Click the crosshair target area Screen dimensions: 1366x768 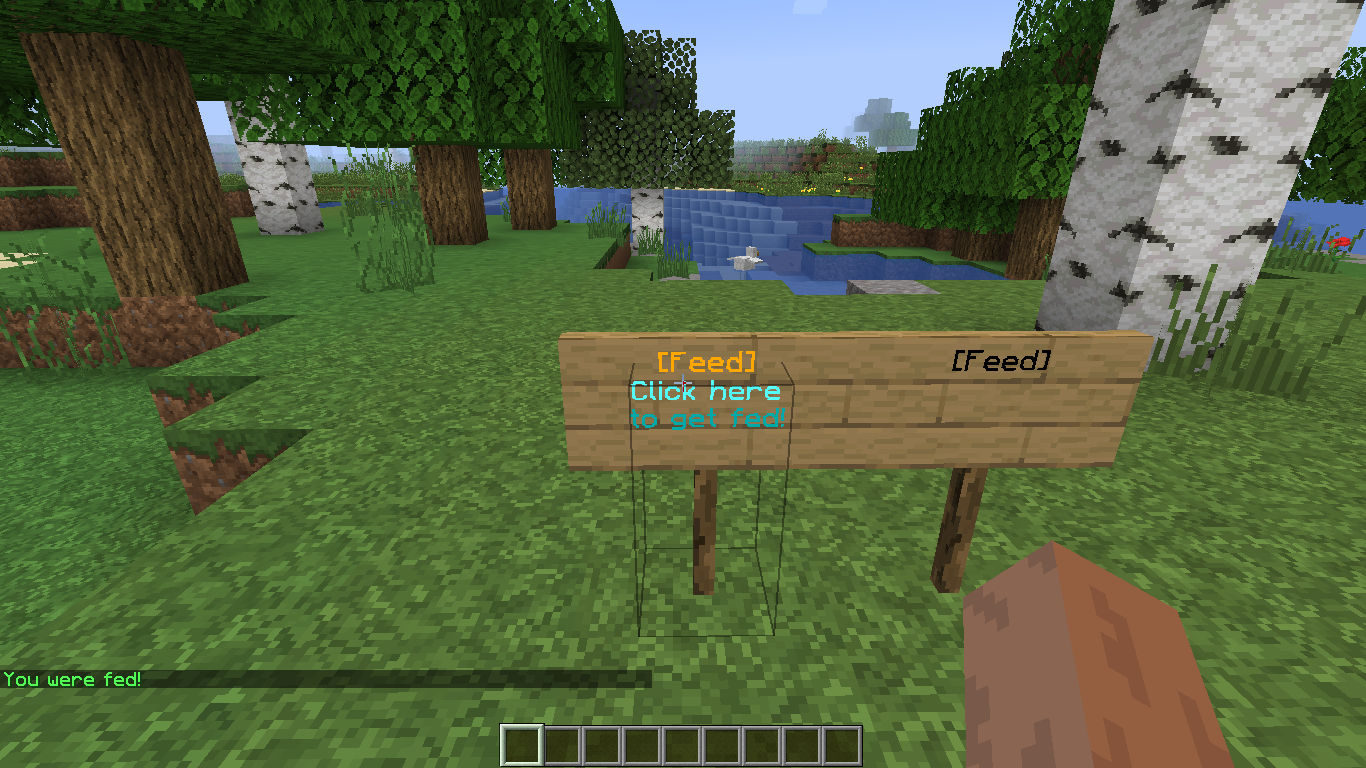click(x=683, y=384)
